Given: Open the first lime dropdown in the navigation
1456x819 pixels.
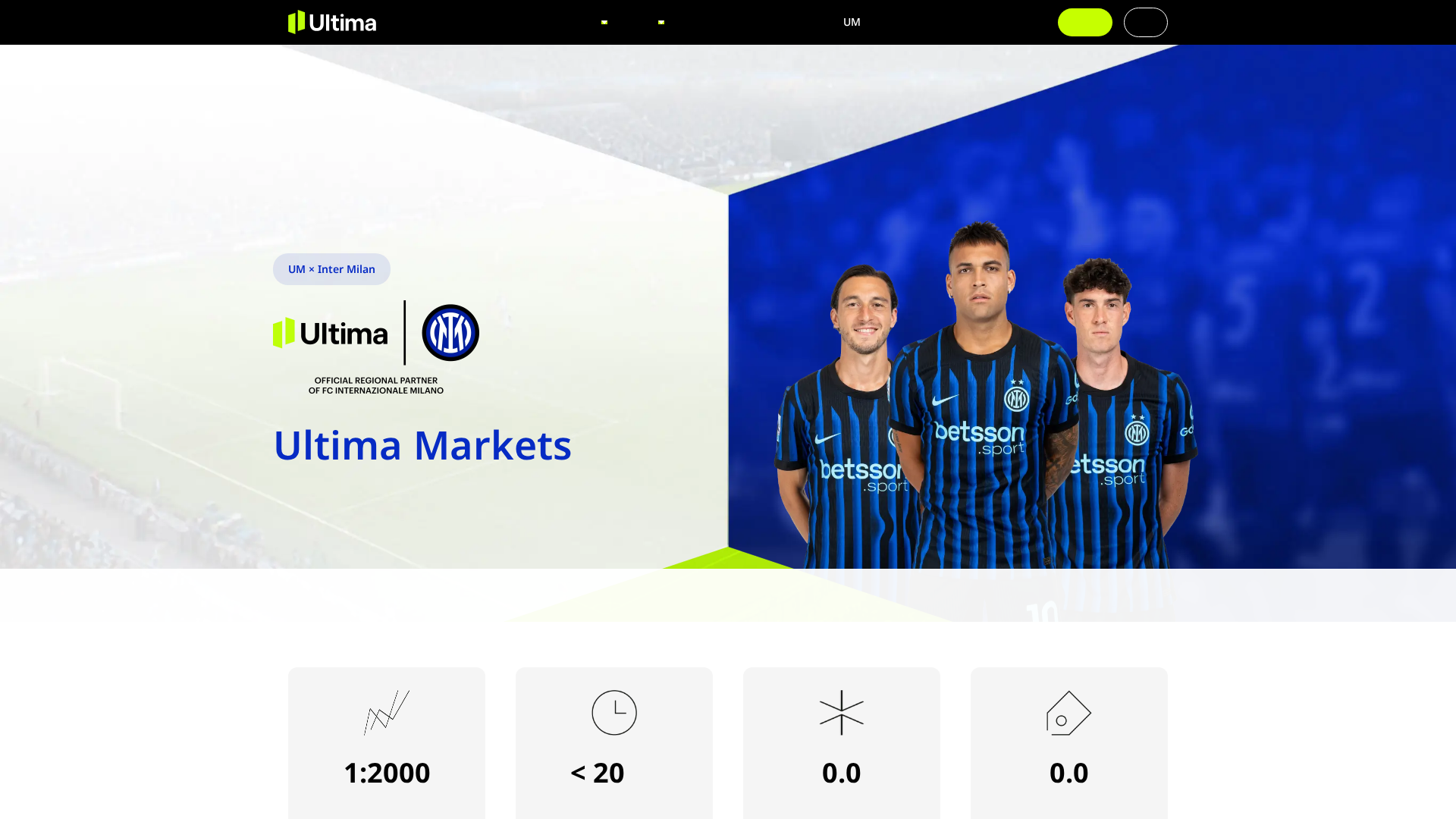Looking at the screenshot, I should [605, 22].
